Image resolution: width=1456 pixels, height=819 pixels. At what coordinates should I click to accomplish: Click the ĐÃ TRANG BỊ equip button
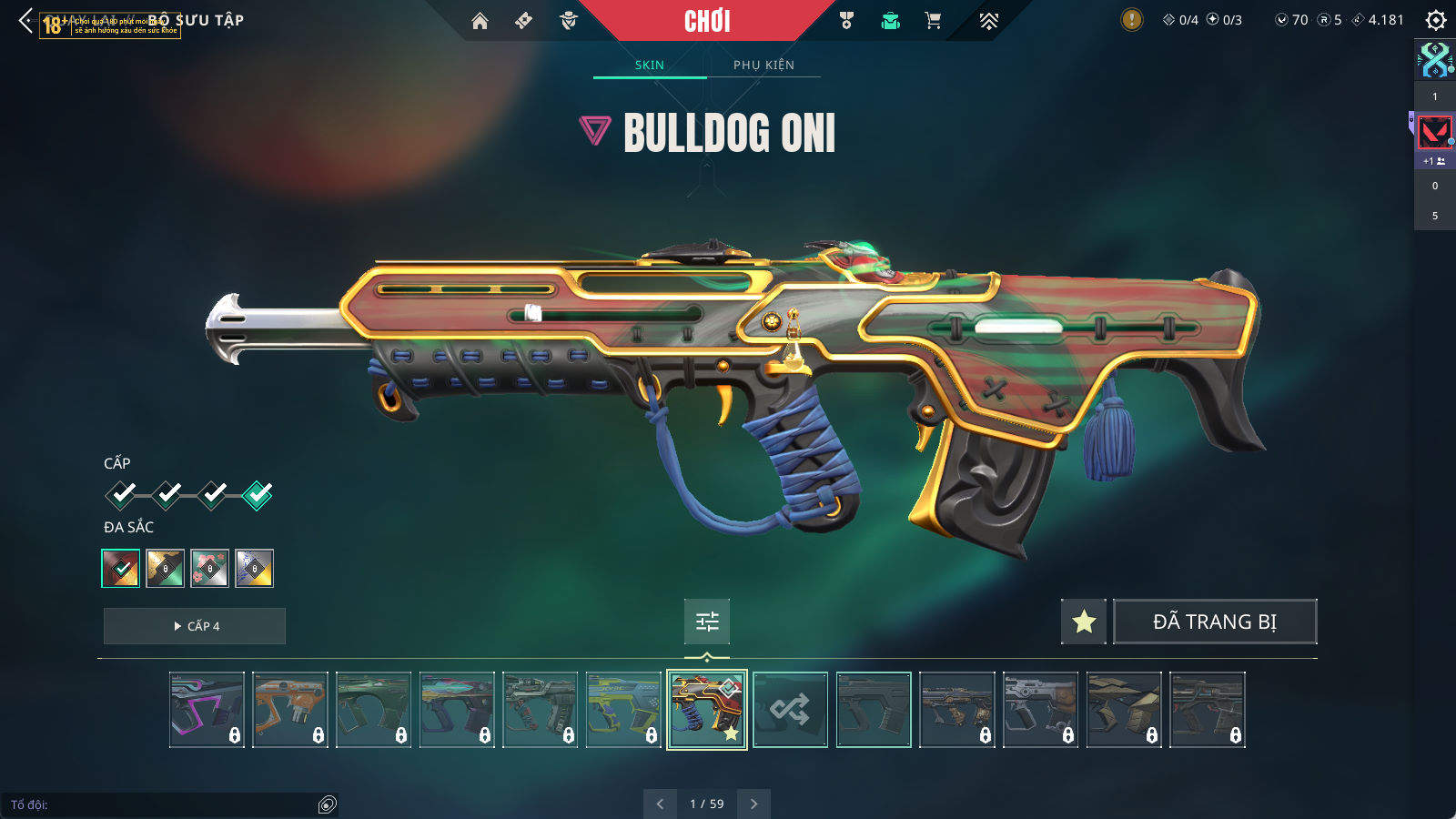(x=1215, y=622)
